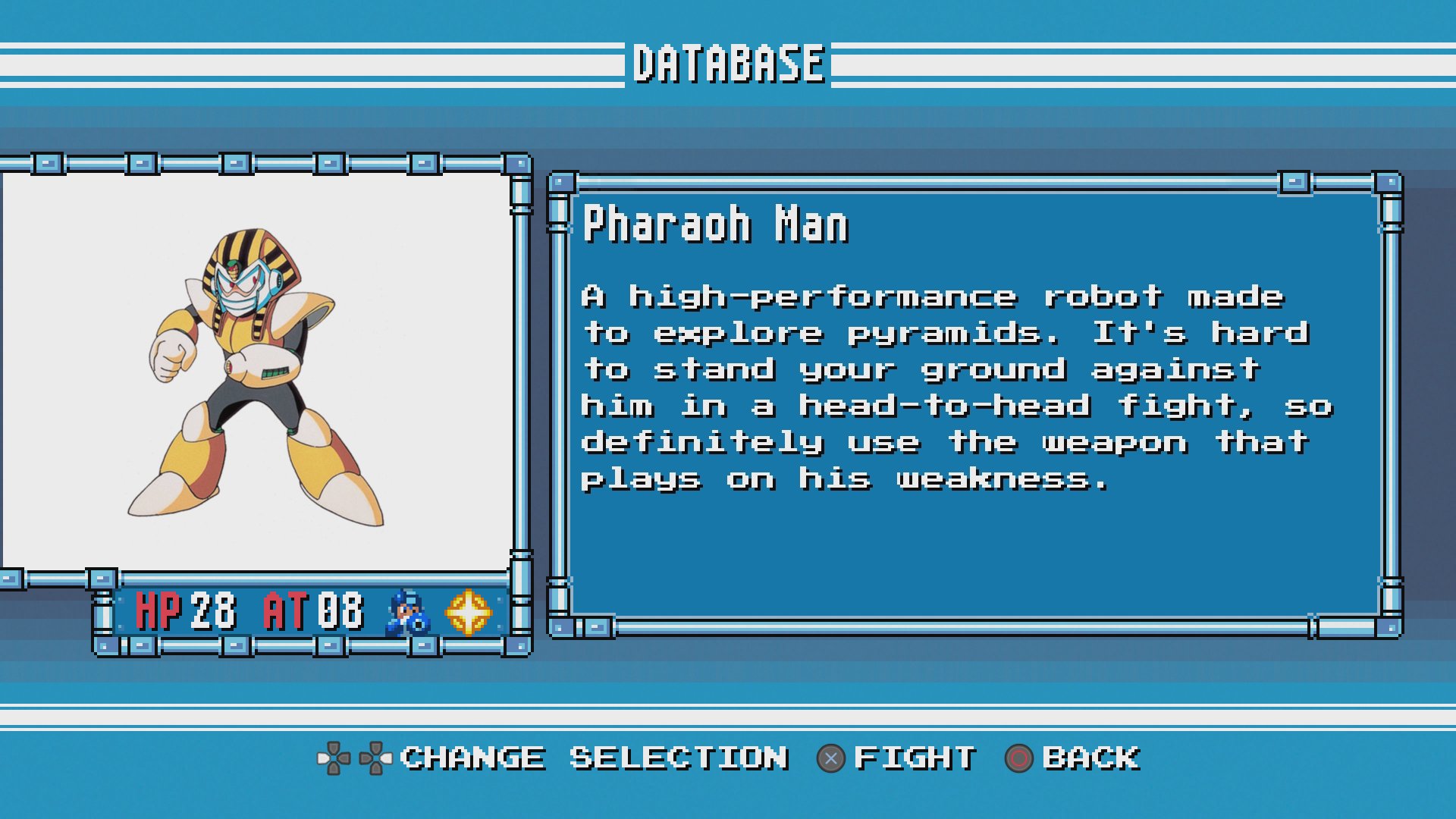The width and height of the screenshot is (1456, 819).
Task: Click the orange star weakness weapon icon
Action: pos(468,612)
